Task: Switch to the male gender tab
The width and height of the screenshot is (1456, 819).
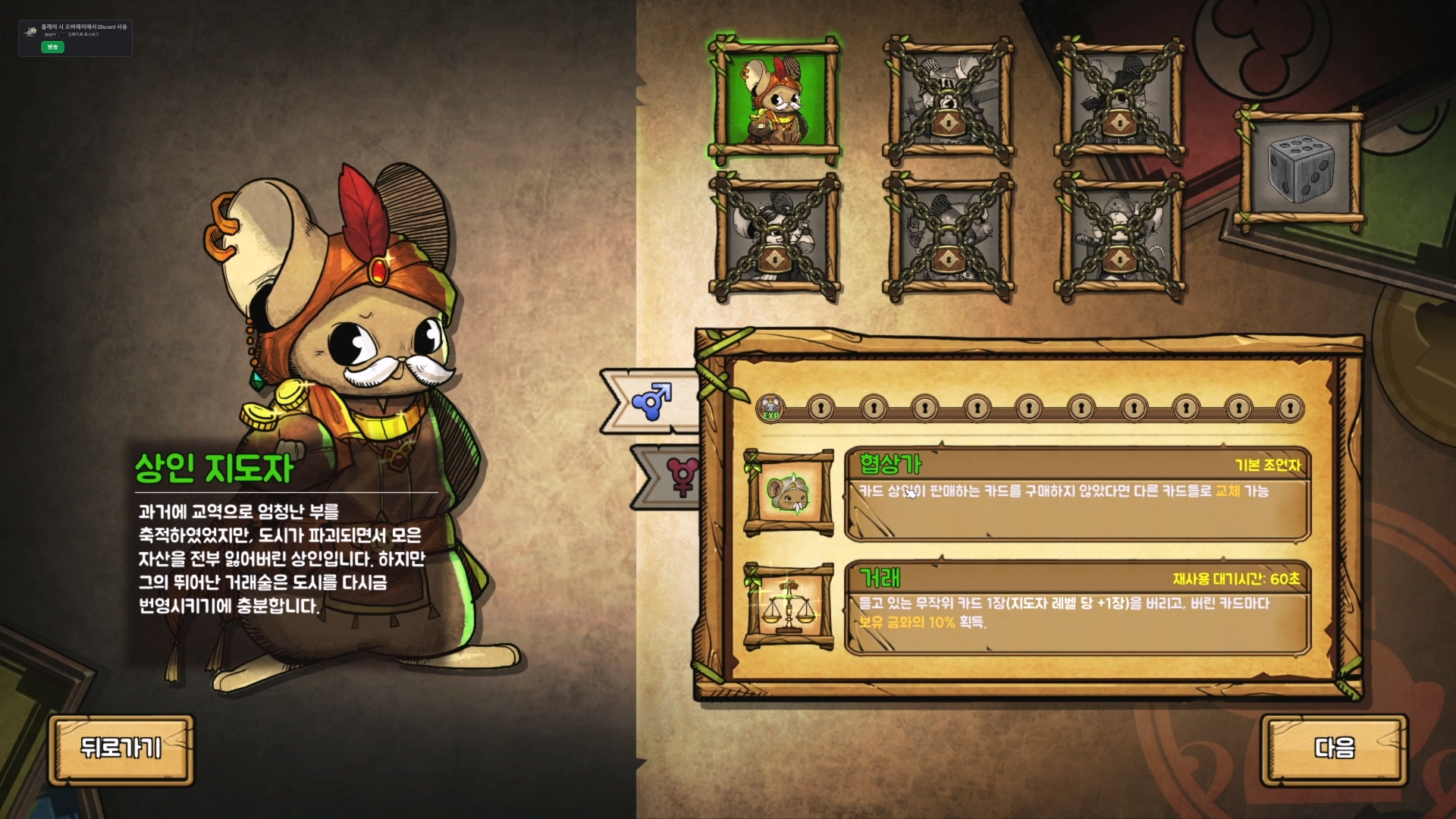Action: 651,401
